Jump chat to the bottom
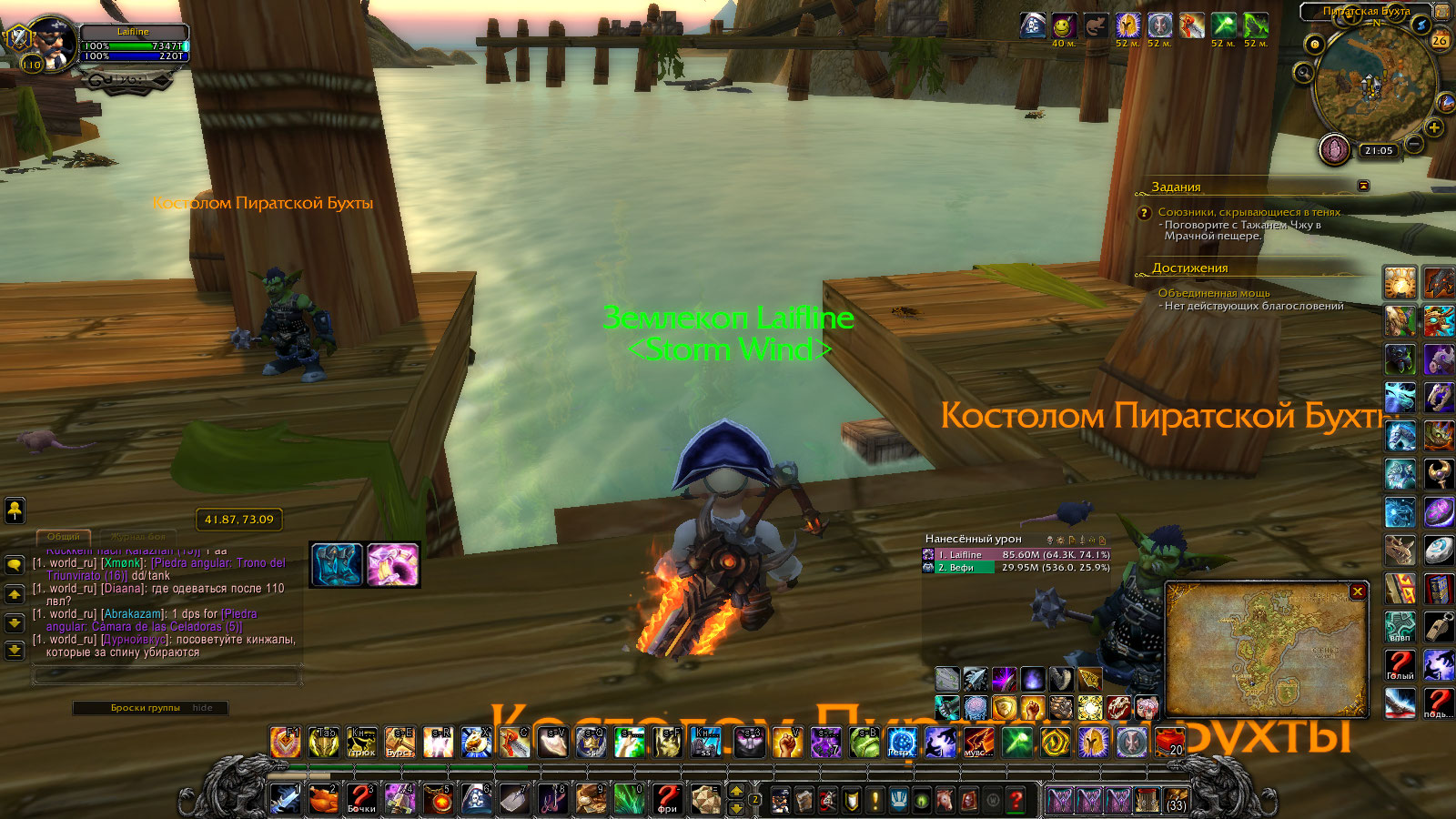The height and width of the screenshot is (819, 1456). point(15,650)
